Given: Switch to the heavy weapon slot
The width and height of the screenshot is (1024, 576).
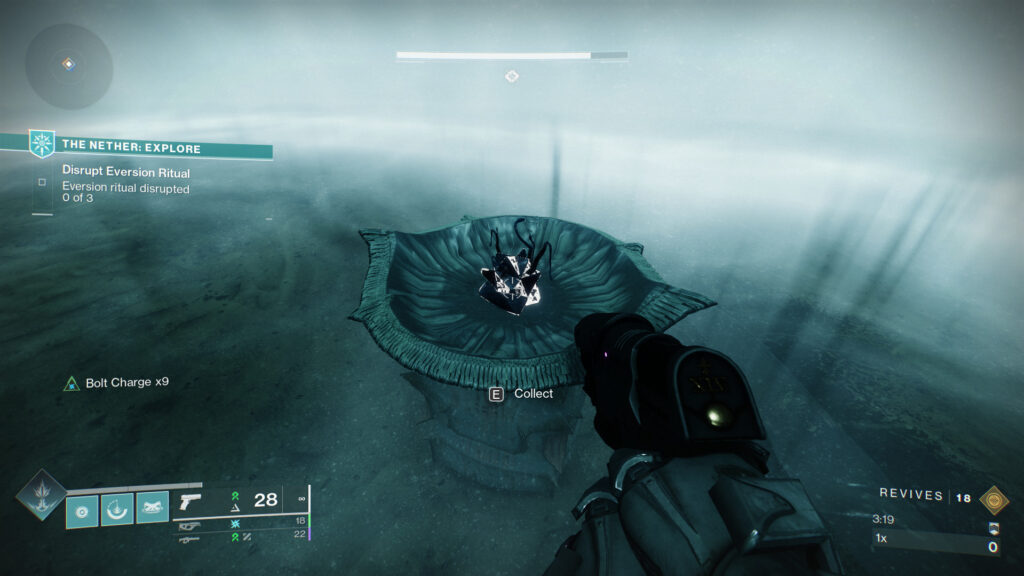Looking at the screenshot, I should (188, 538).
